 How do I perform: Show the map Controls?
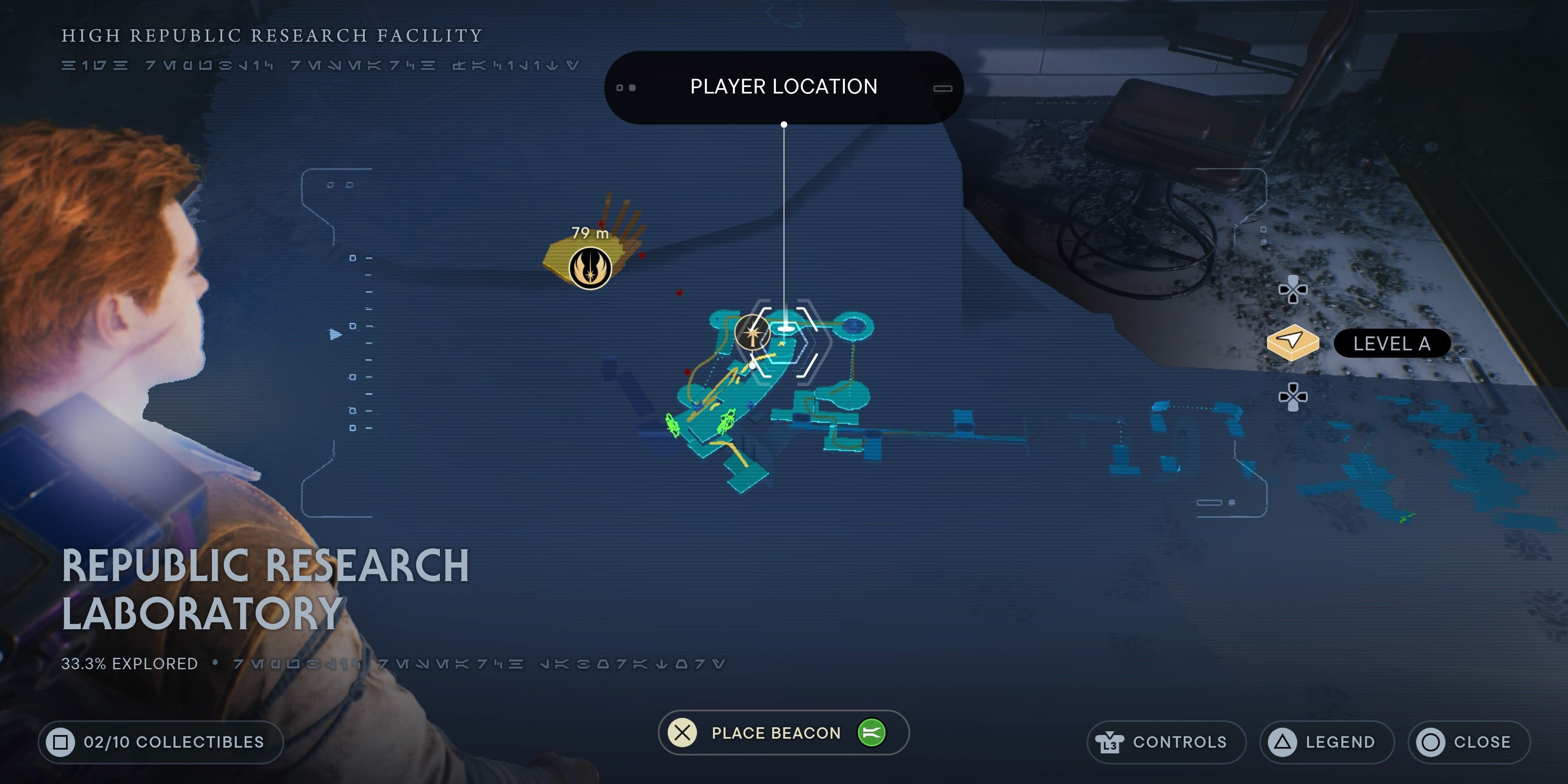1166,742
